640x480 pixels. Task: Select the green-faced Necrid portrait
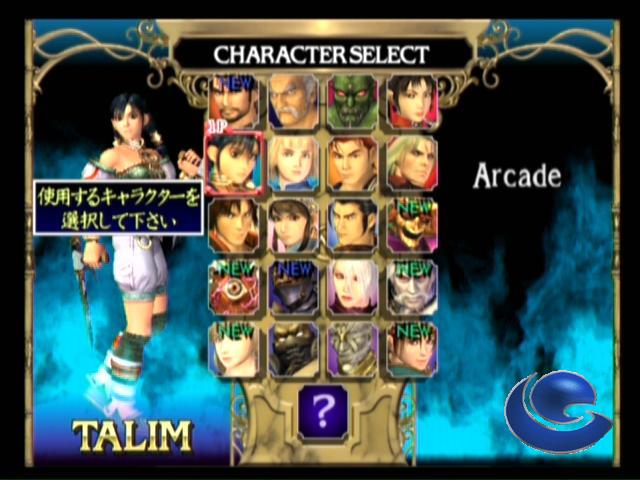(352, 100)
